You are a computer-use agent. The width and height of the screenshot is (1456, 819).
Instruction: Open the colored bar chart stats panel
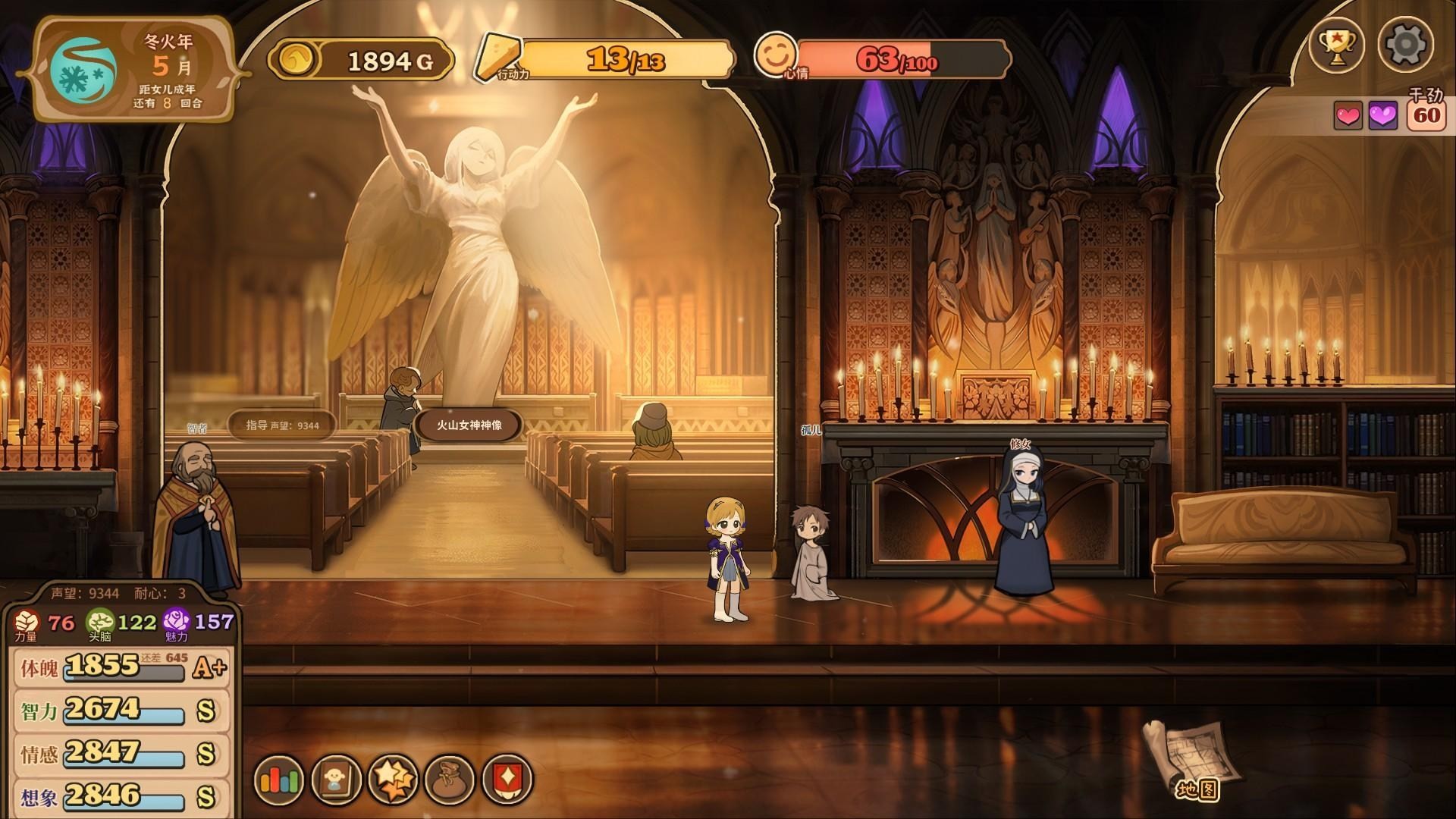pyautogui.click(x=281, y=780)
